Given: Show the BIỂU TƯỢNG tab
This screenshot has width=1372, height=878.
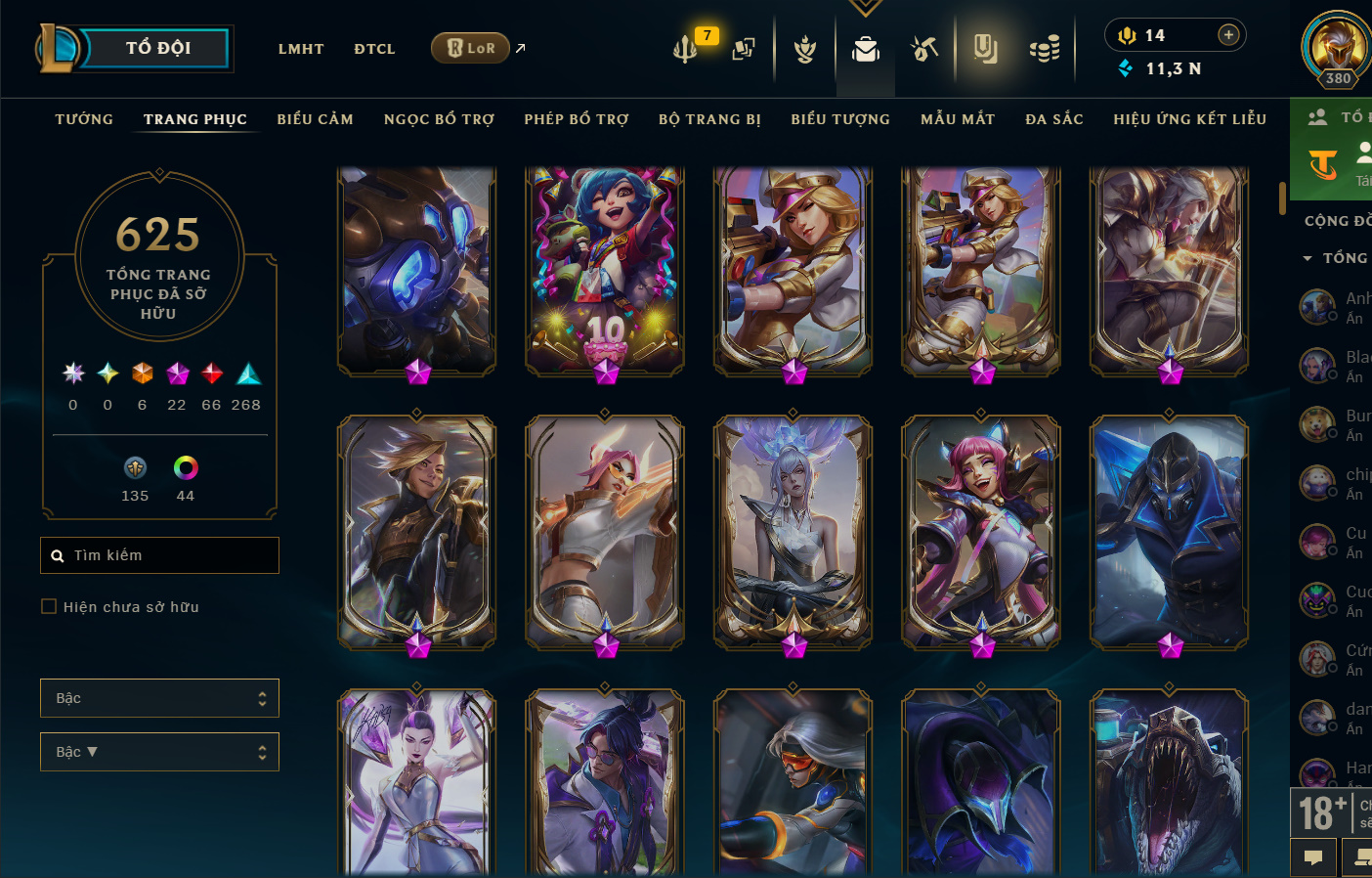Looking at the screenshot, I should click(840, 119).
